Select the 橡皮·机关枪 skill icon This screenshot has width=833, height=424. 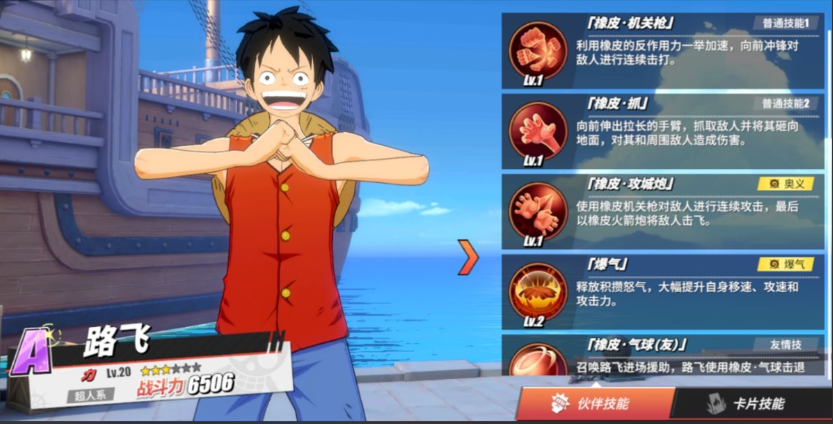tap(538, 51)
